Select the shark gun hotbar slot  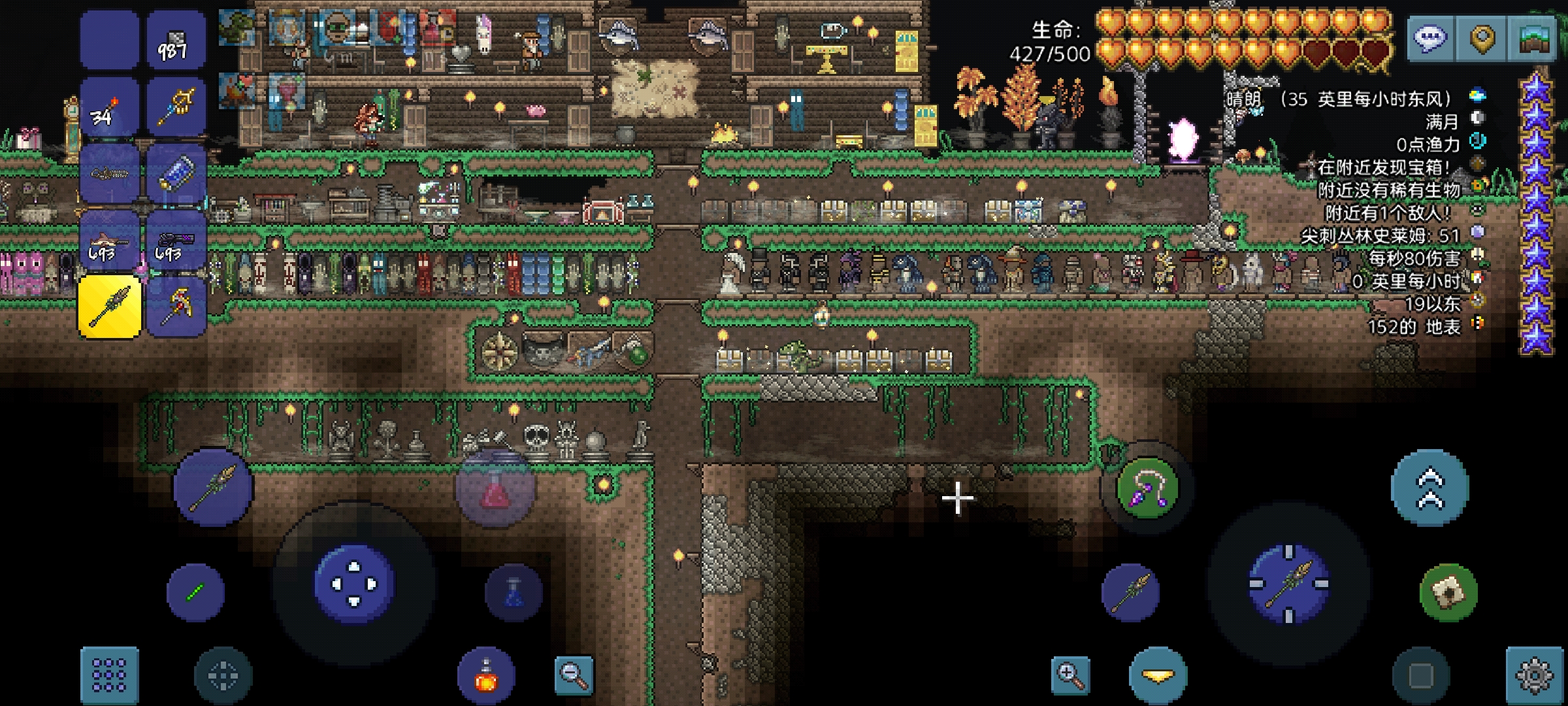[x=110, y=240]
